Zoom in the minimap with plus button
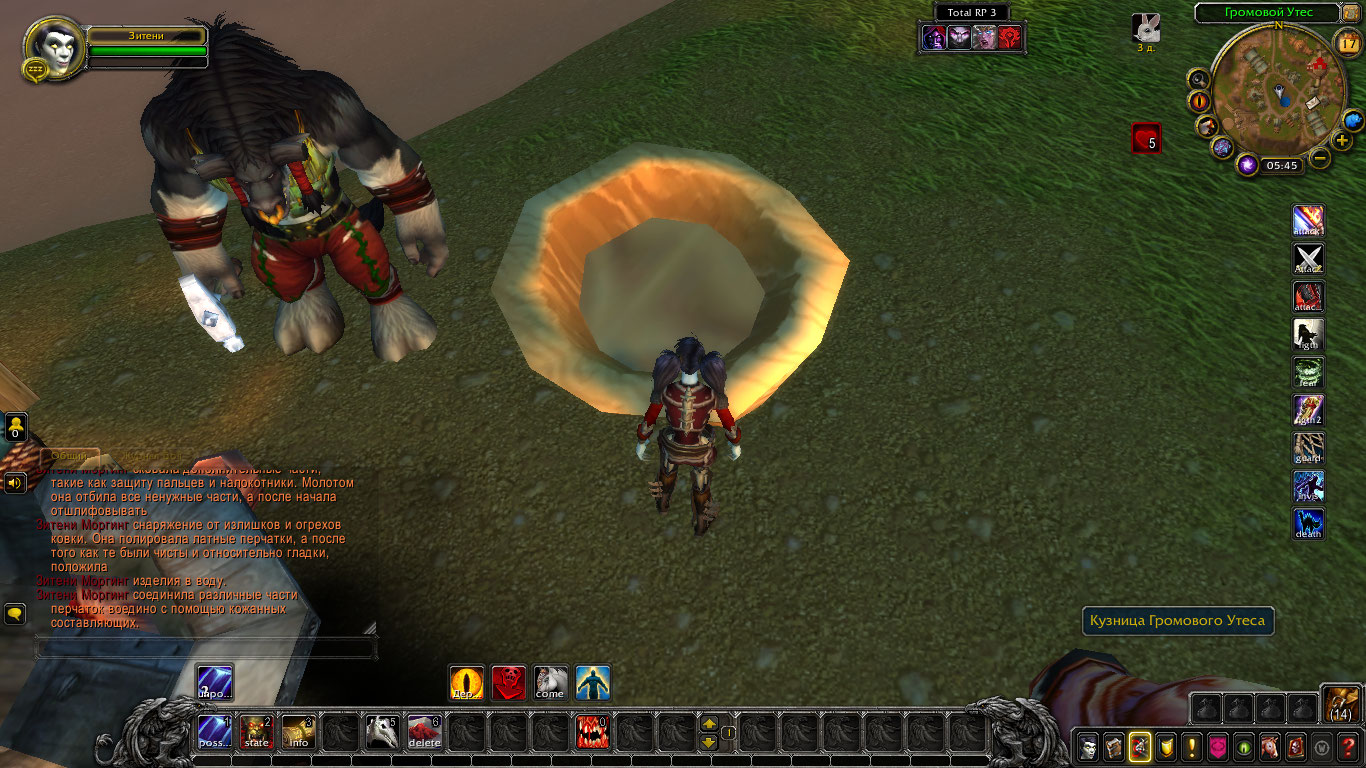This screenshot has width=1366, height=768. click(1341, 140)
